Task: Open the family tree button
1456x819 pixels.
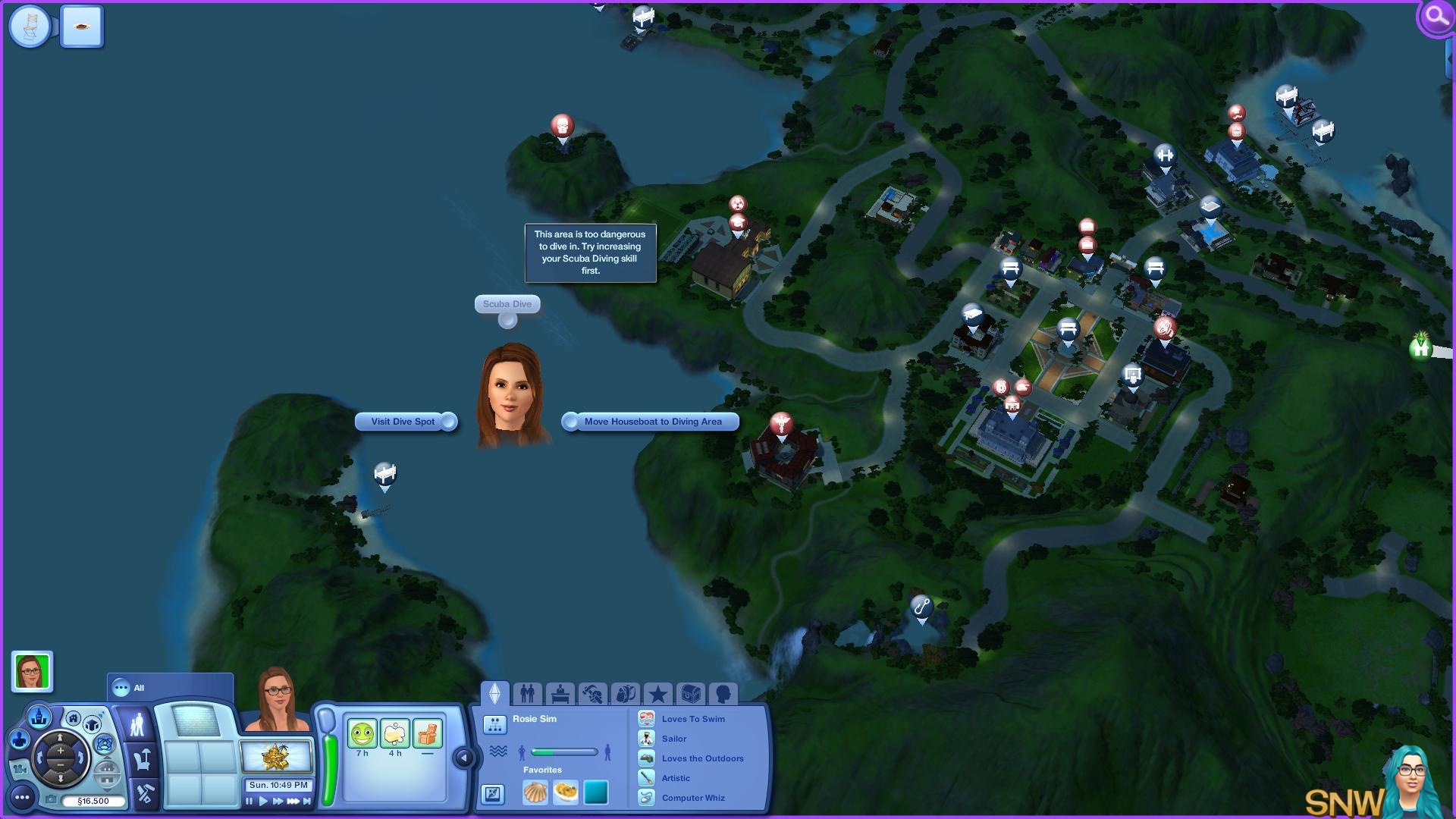Action: tap(494, 725)
